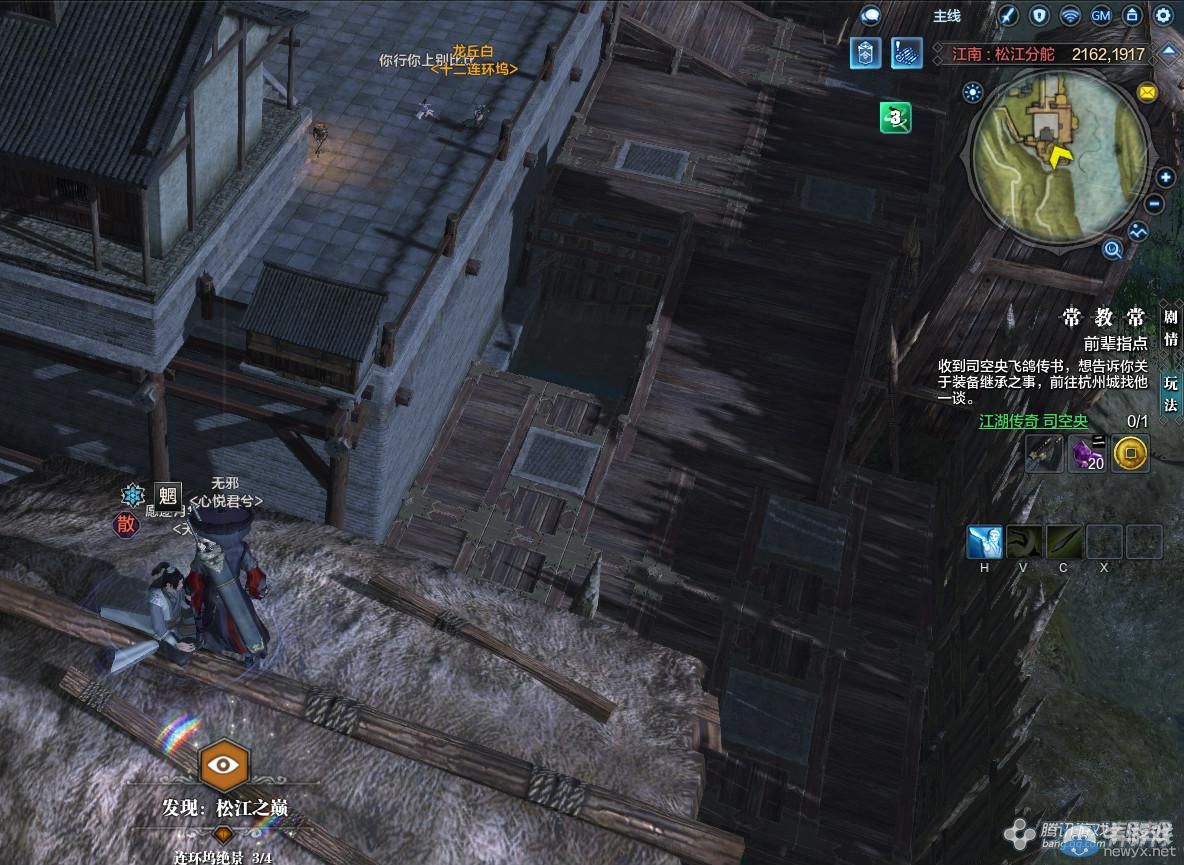Collapse the minimap with the up arrow
Screen dimensions: 1184x865
1167,53
